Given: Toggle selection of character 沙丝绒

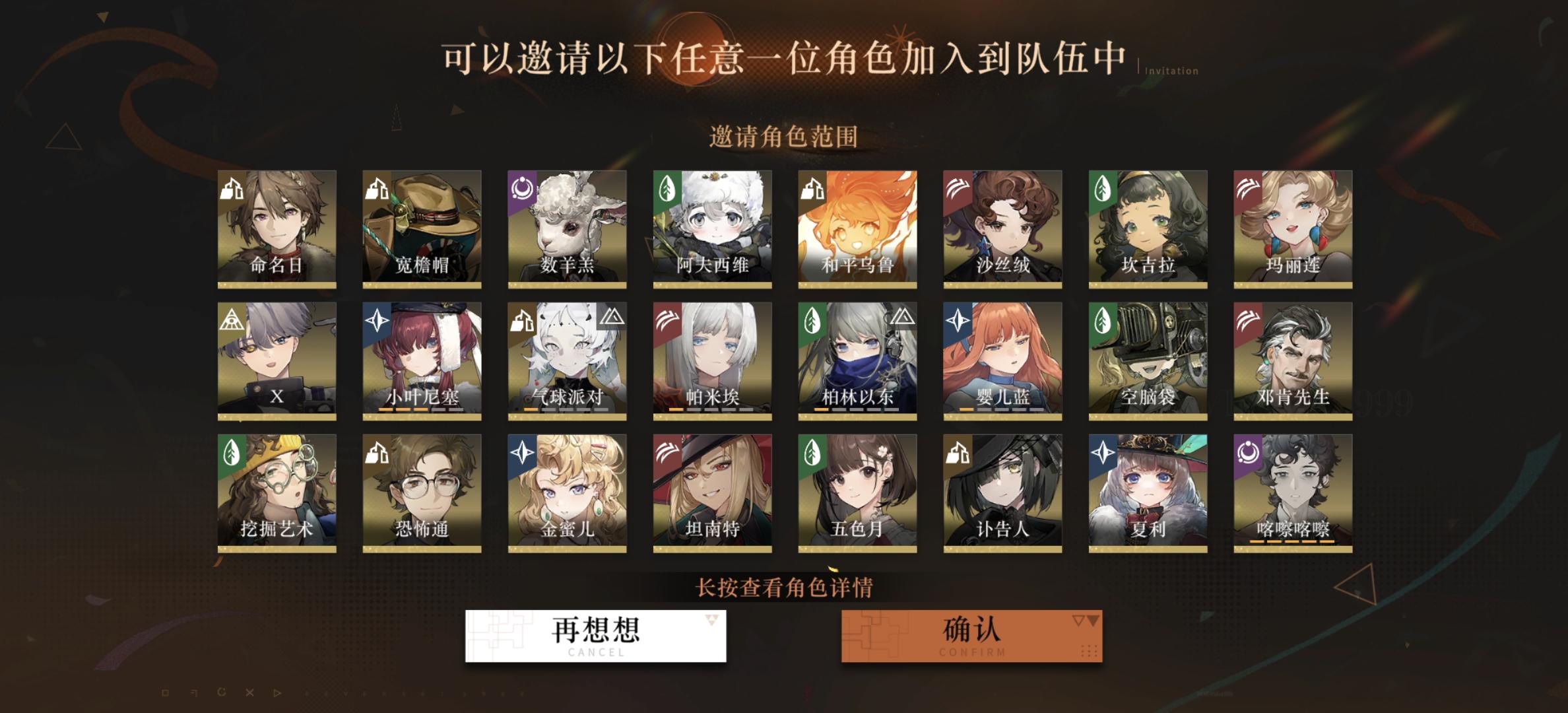Looking at the screenshot, I should [x=1002, y=228].
